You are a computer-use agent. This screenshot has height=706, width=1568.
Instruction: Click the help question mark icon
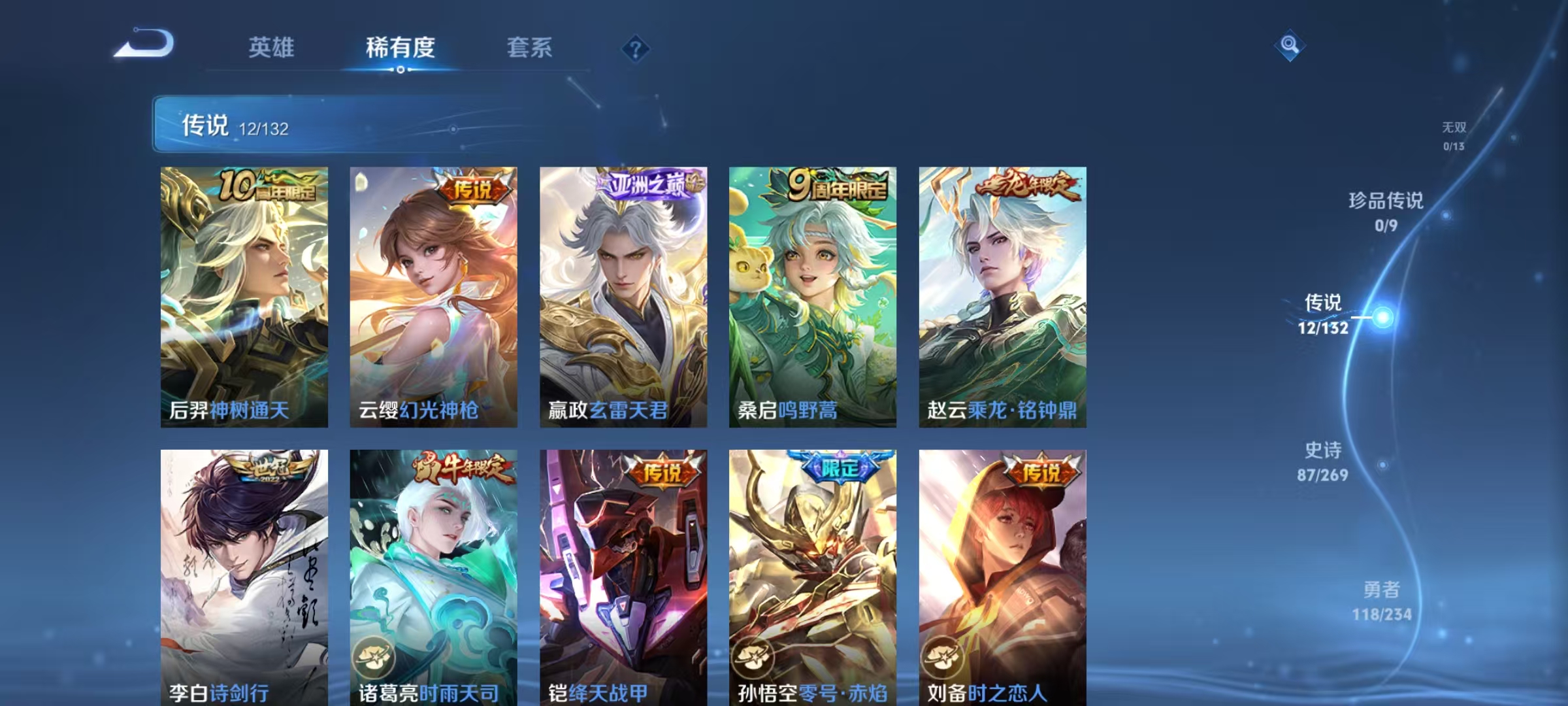pos(636,49)
